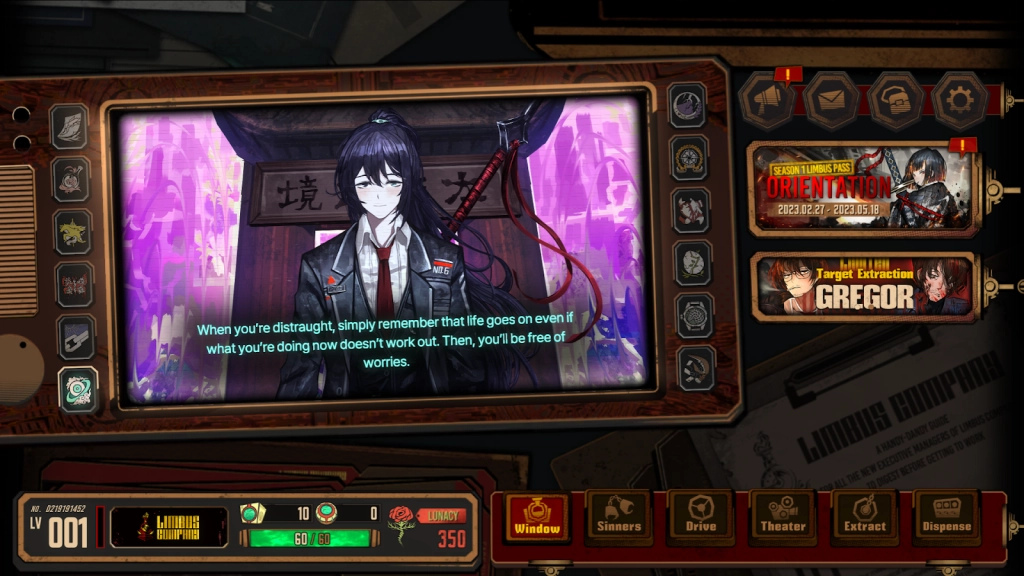Viewport: 1024px width, 576px height.
Task: Open the Target Extraction Gregor banner
Action: click(x=864, y=287)
